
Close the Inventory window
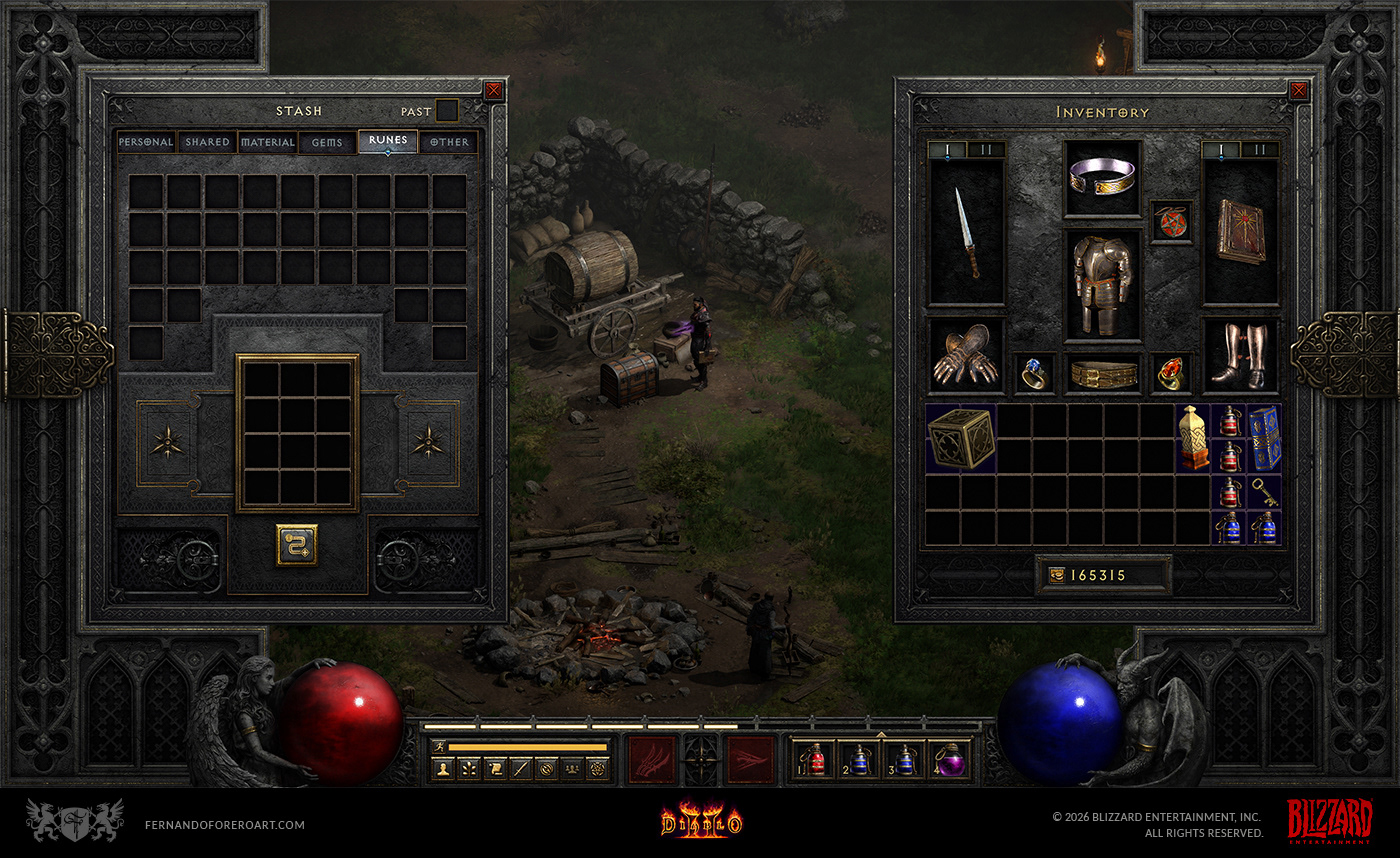[1298, 90]
